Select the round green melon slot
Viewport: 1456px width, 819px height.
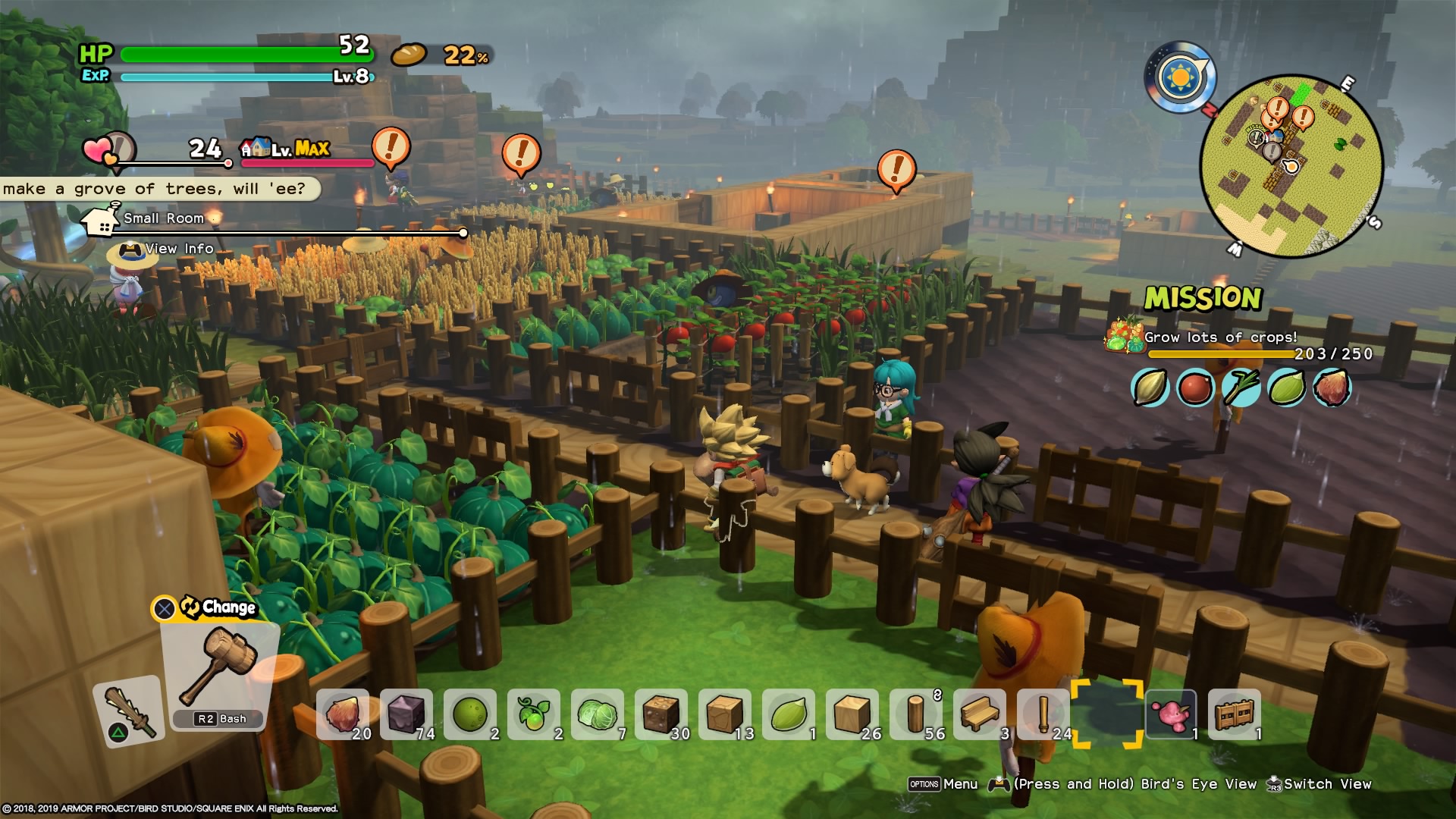click(x=471, y=714)
